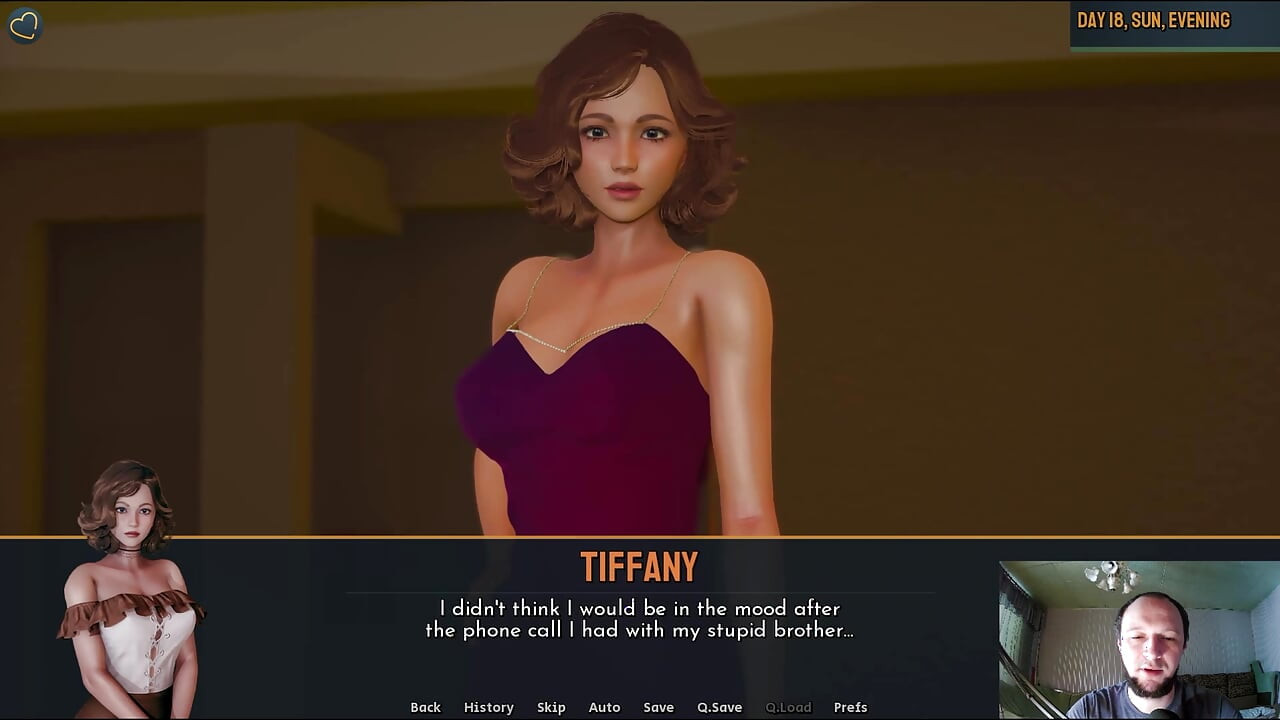Activate Skip to fast-forward dialogue
The image size is (1280, 720).
pos(551,707)
